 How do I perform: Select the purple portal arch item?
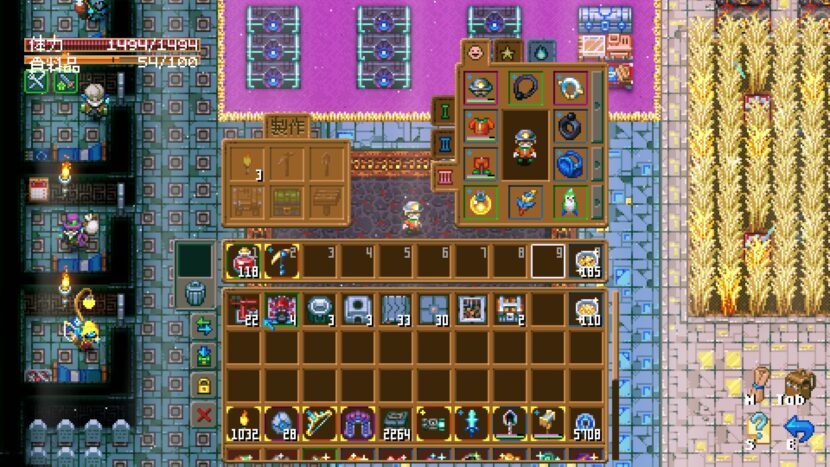pos(358,423)
